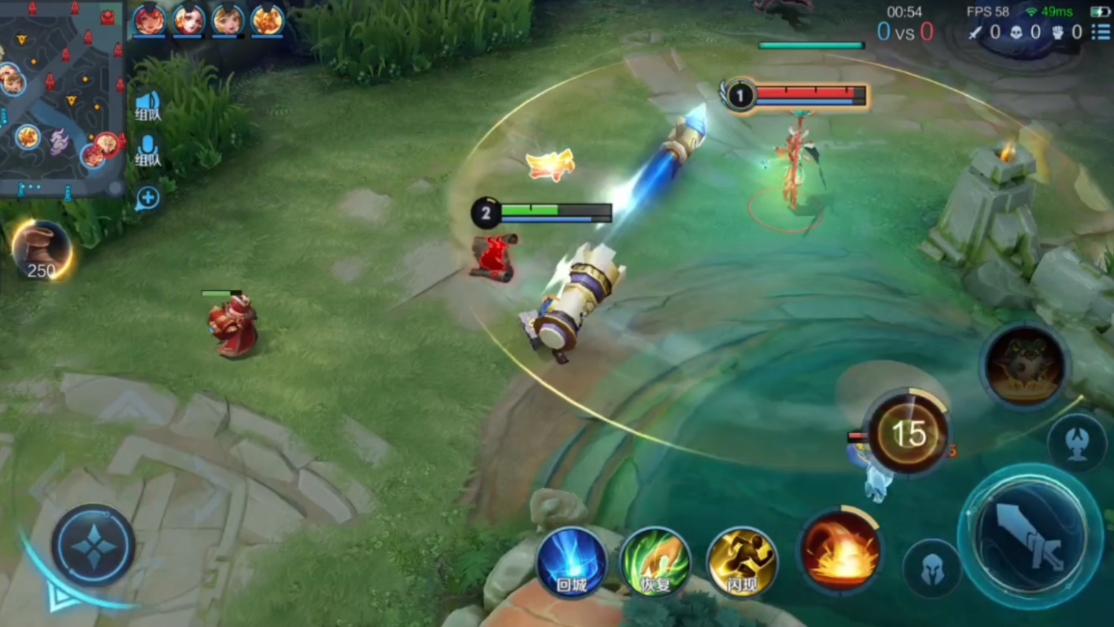Tap the skill on 15-second cooldown
Screen dimensions: 1114x627
click(908, 433)
